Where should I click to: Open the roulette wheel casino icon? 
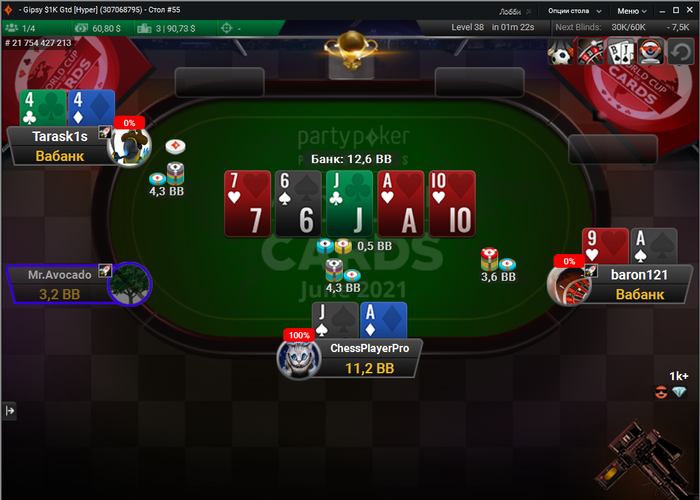[x=591, y=51]
